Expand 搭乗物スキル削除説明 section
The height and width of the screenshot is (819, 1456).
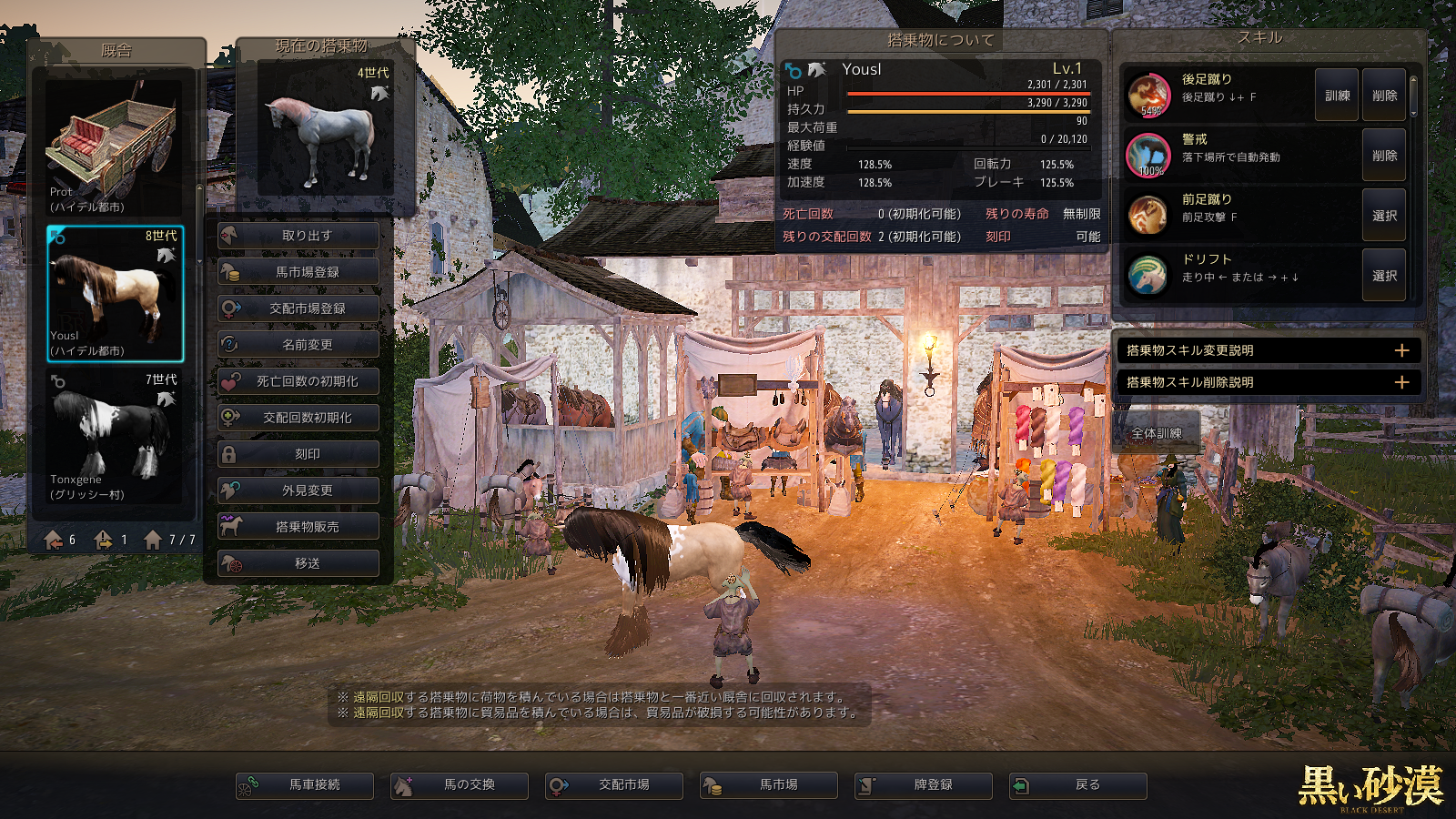tap(1268, 382)
